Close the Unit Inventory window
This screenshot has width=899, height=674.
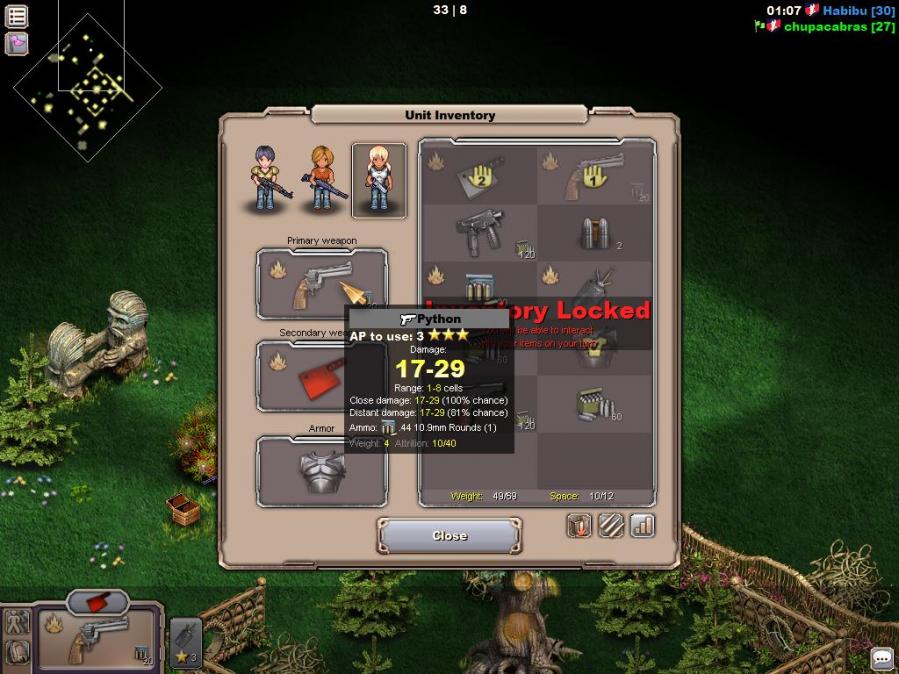pyautogui.click(x=449, y=536)
